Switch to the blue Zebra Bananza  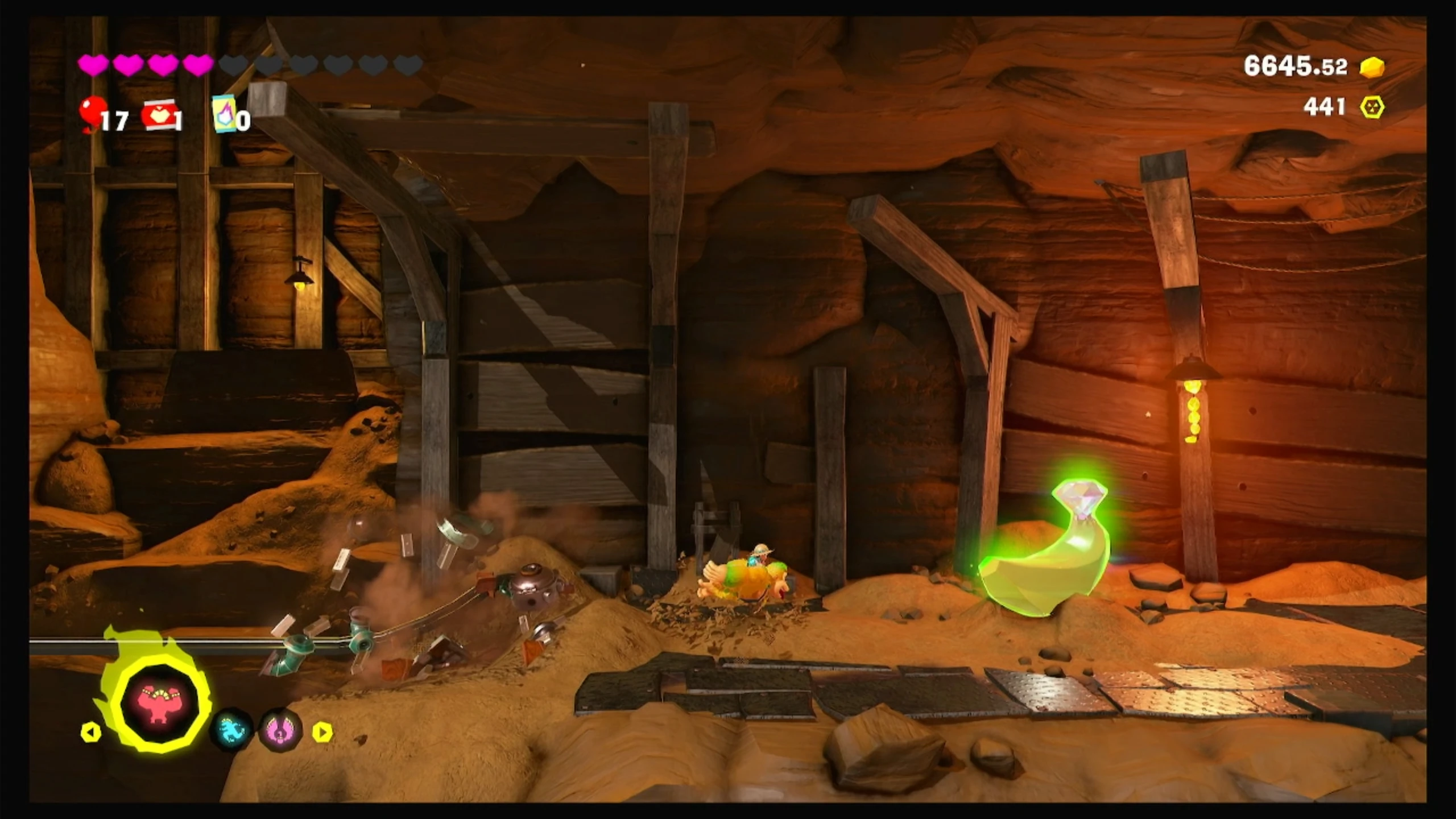coord(231,730)
